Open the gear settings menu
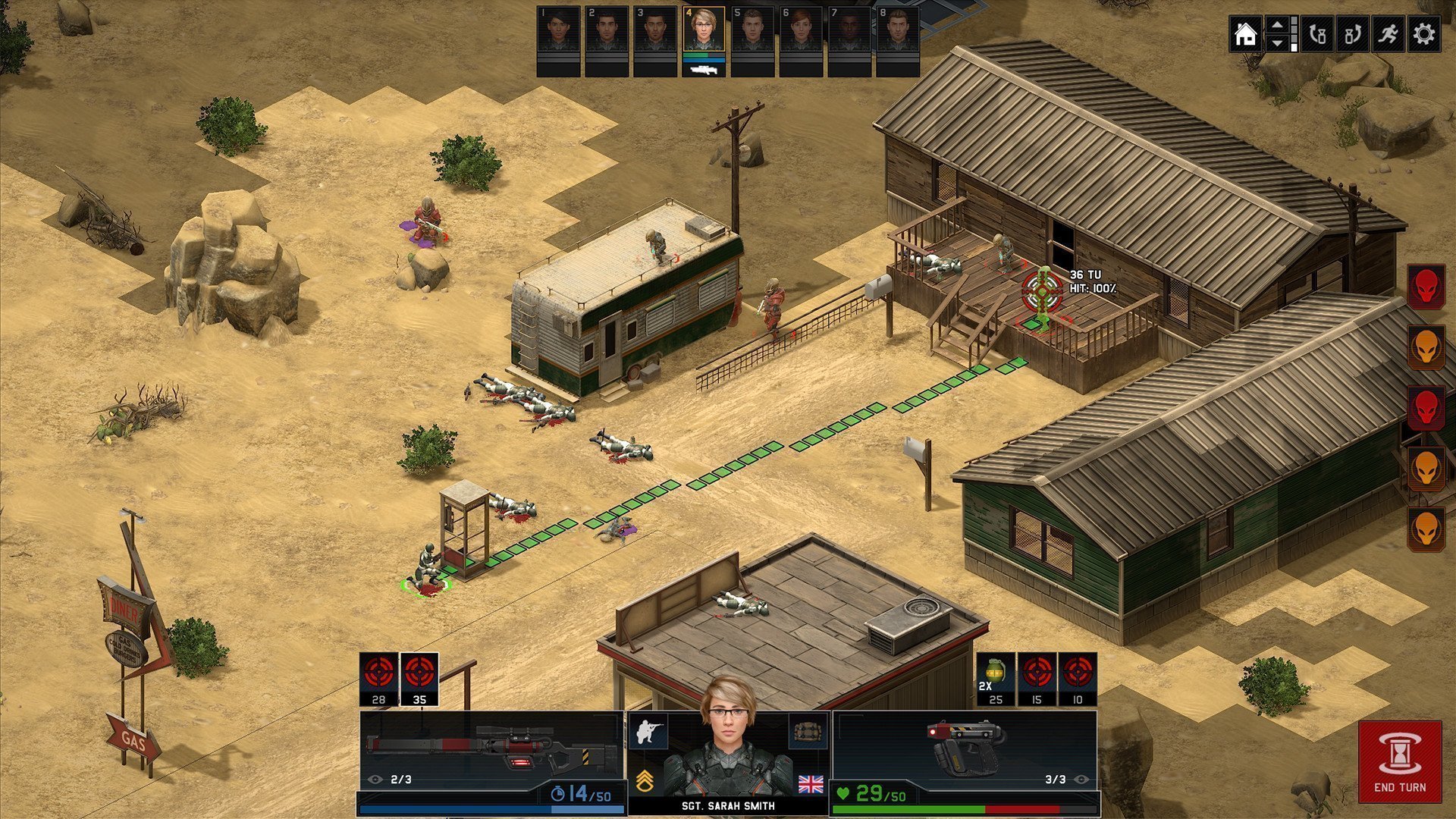This screenshot has width=1456, height=819. (x=1424, y=35)
